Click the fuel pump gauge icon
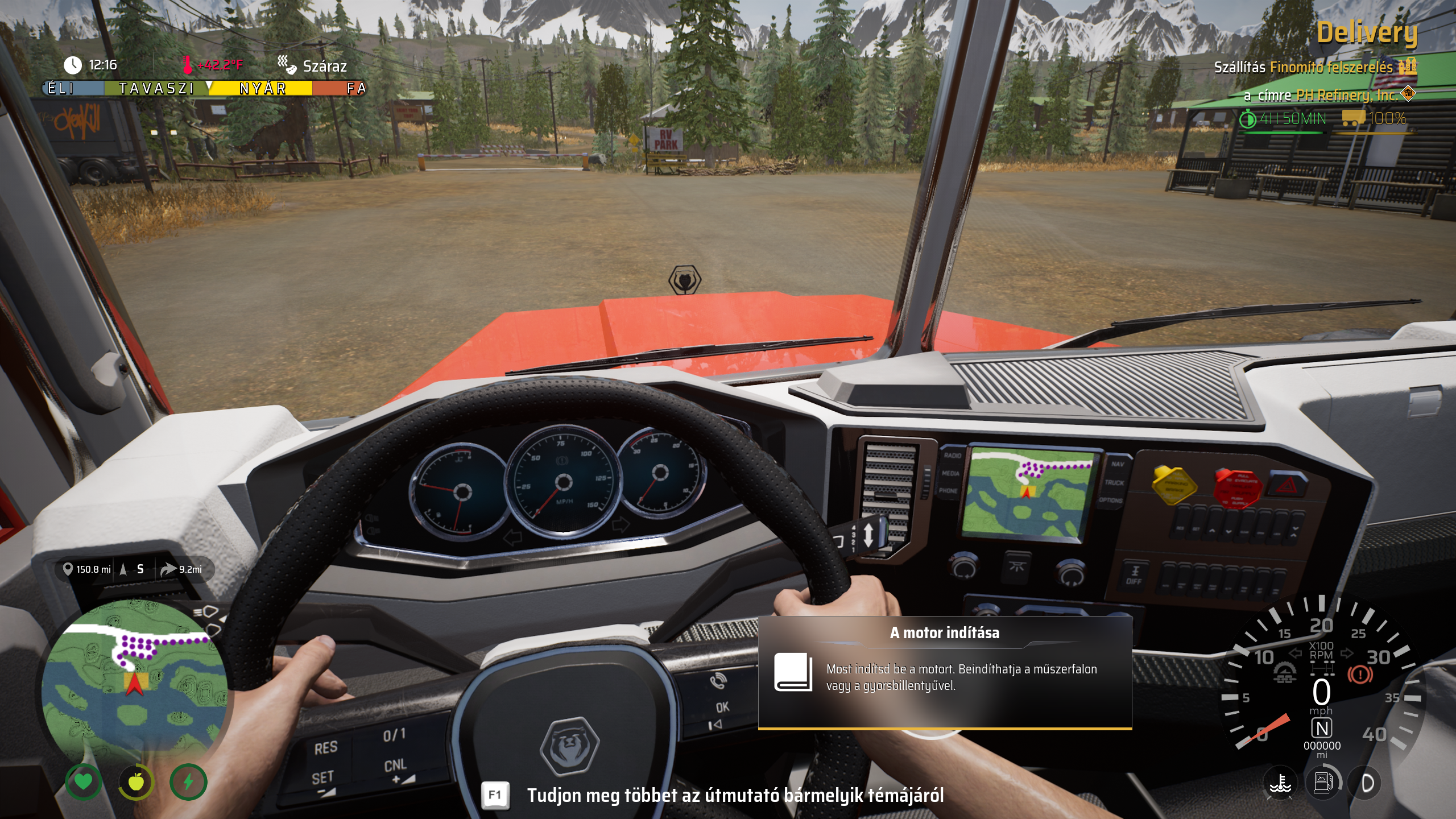The image size is (1456, 819). tap(1323, 783)
